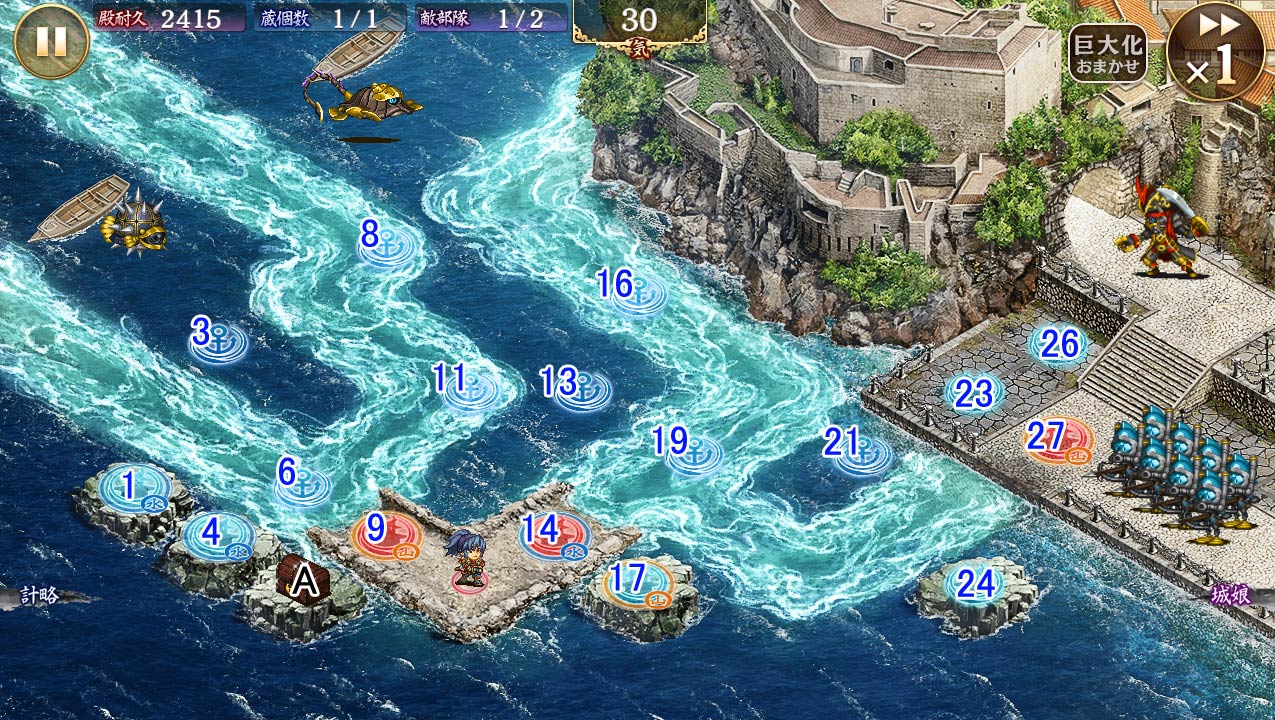This screenshot has width=1275, height=720.
Task: Activate the 巨大化 おまかせ auto-enlarge button
Action: (x=1107, y=53)
